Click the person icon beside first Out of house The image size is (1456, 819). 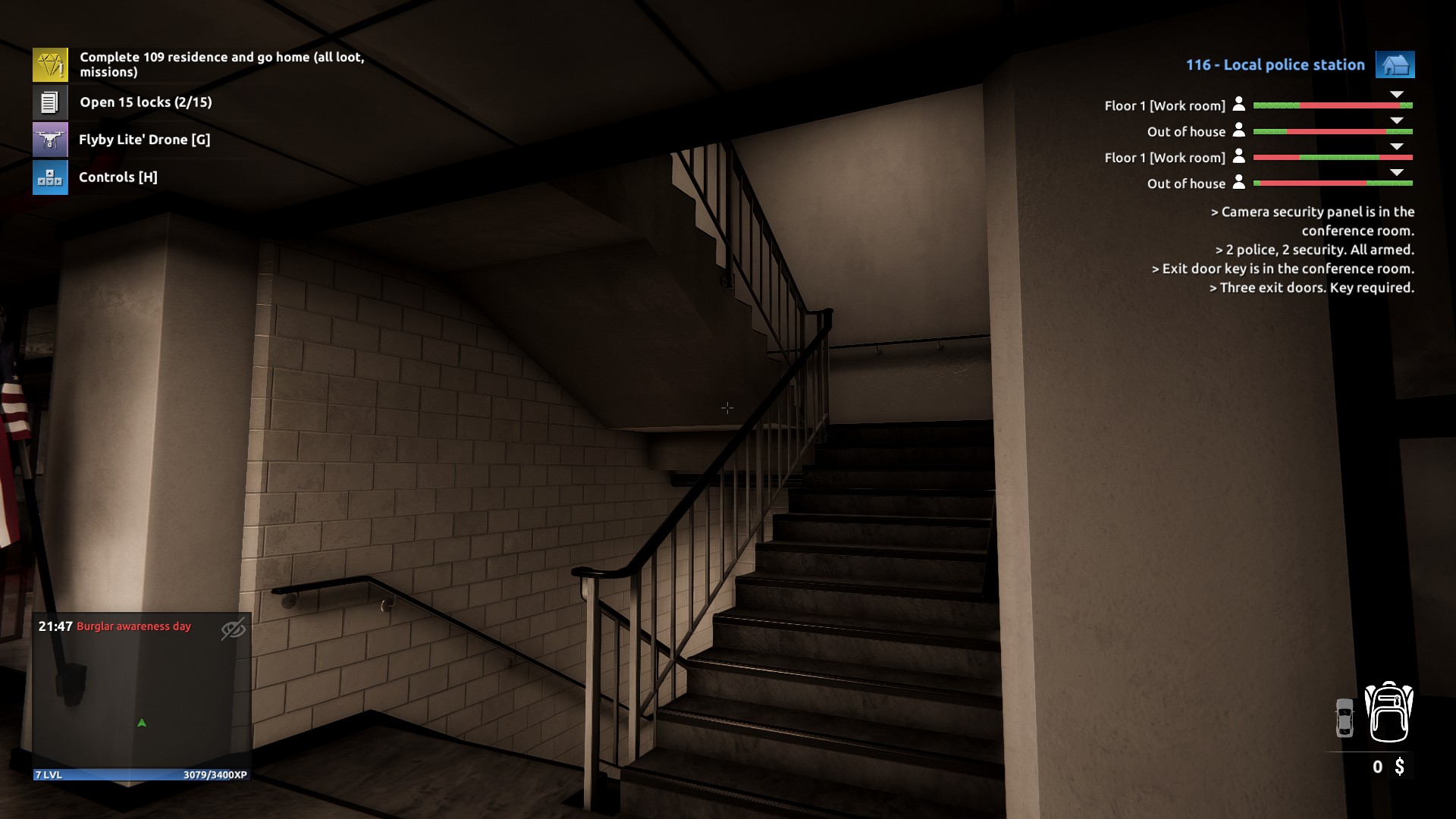[1240, 131]
